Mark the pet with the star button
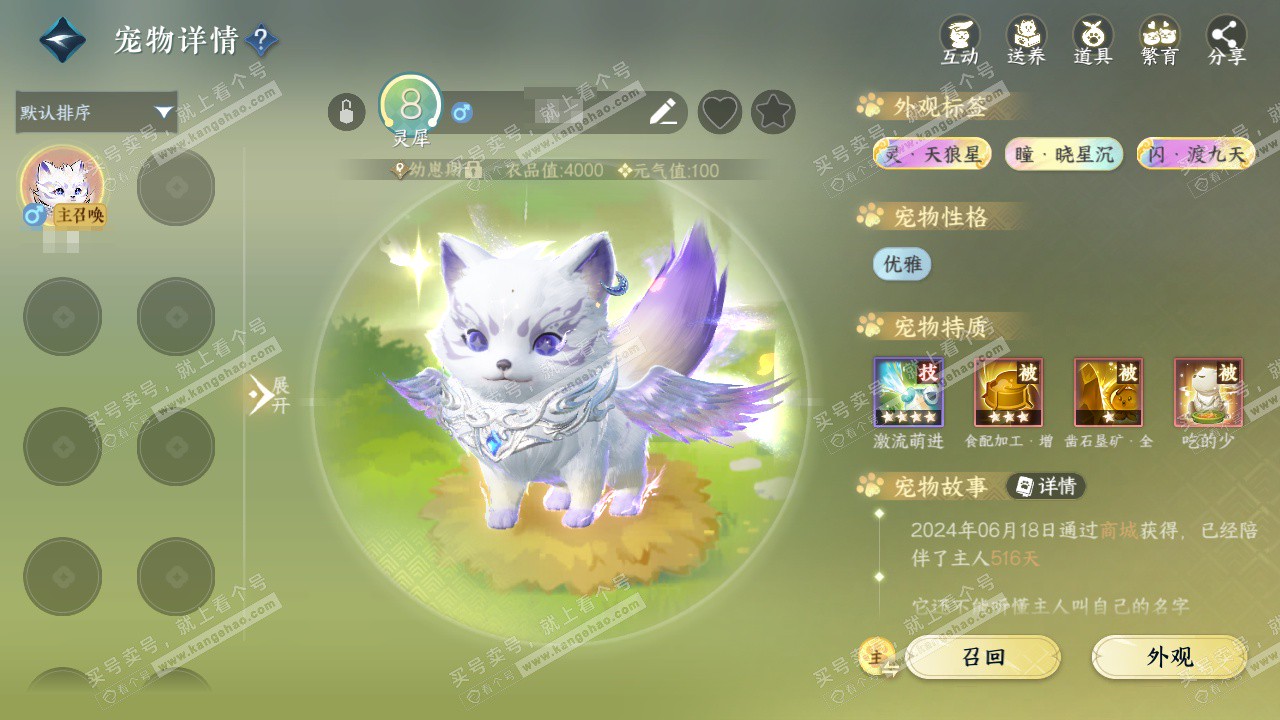 (773, 112)
